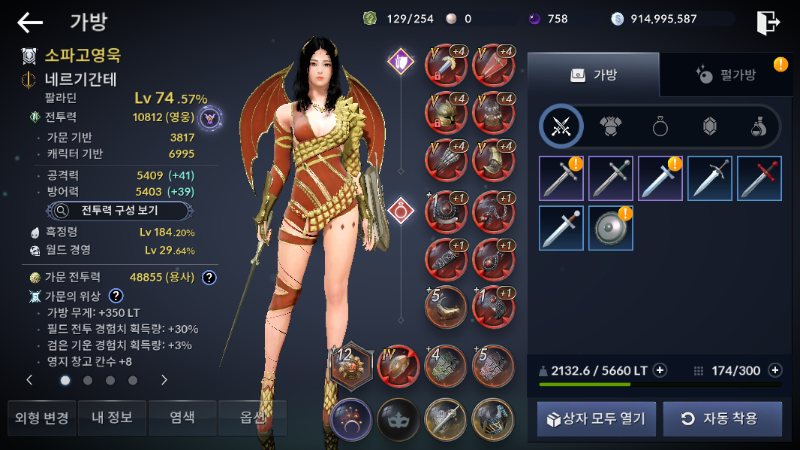Select the crossed swords weapon filter
The height and width of the screenshot is (450, 800).
(561, 126)
